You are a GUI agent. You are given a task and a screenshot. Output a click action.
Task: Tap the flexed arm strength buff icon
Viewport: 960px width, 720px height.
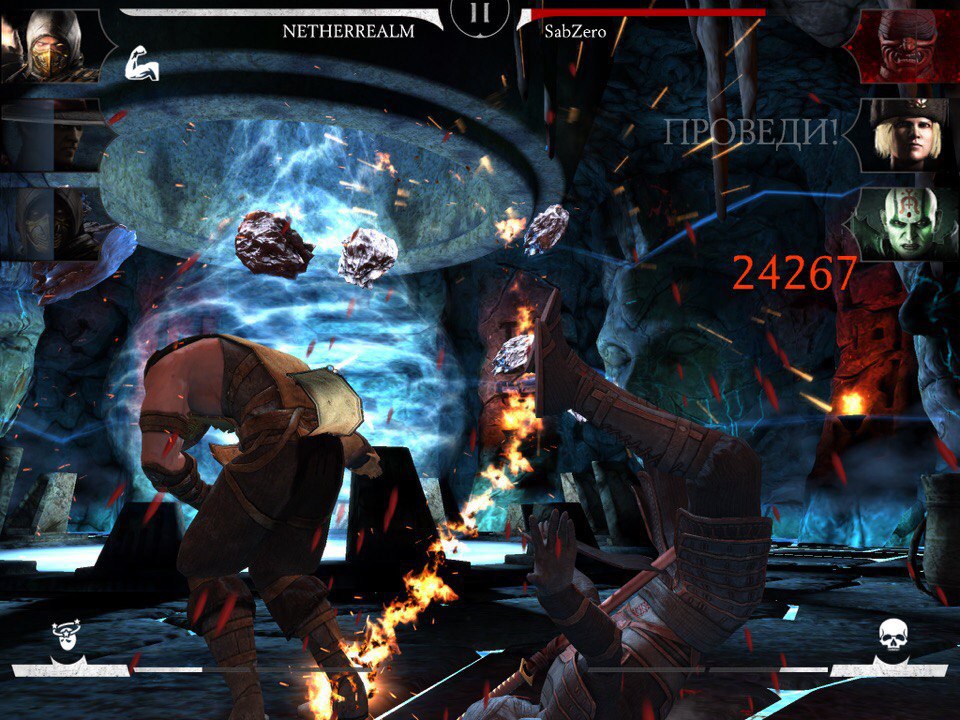[141, 66]
